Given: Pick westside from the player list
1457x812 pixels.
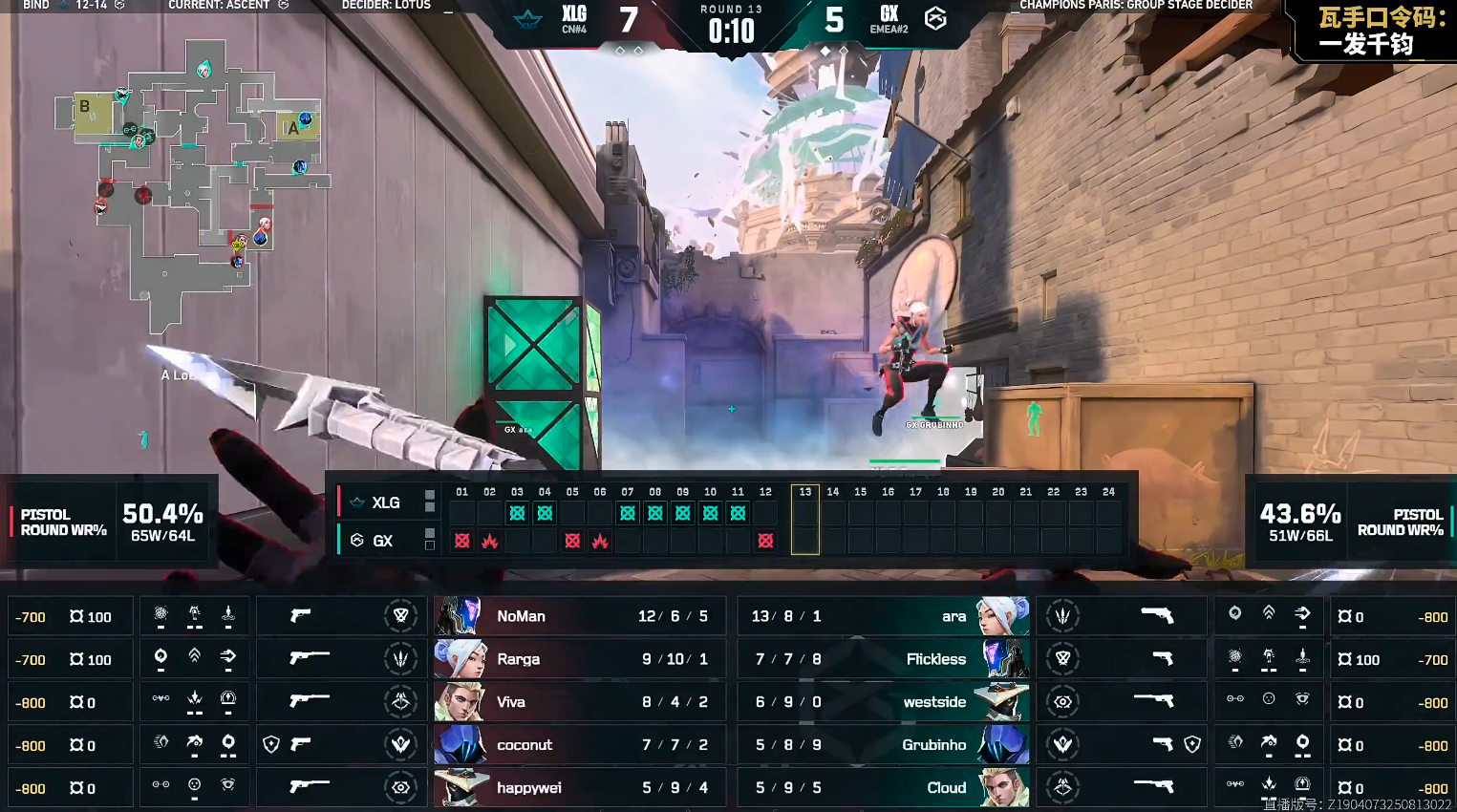Looking at the screenshot, I should tap(883, 702).
